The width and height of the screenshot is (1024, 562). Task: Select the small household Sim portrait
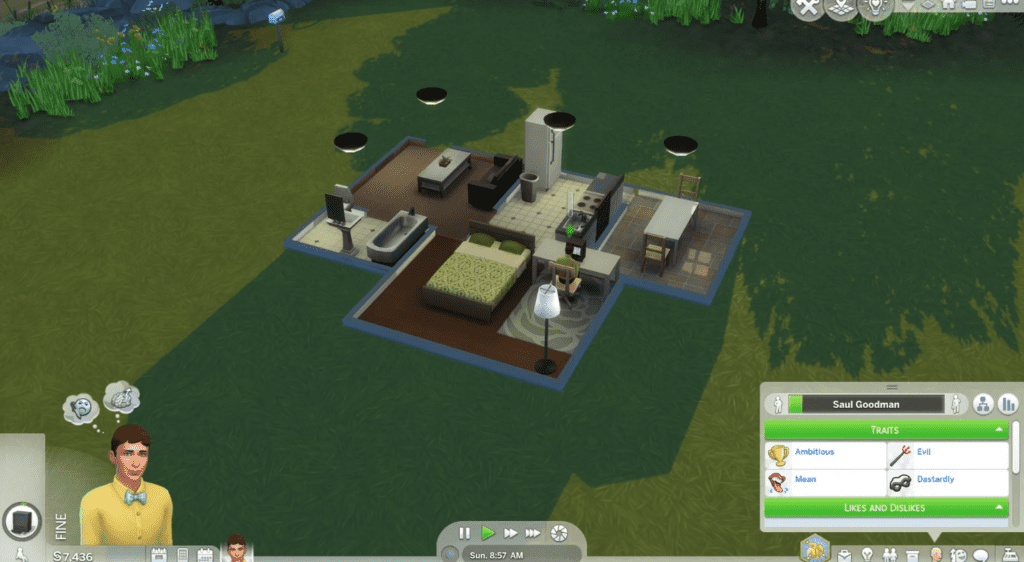click(x=237, y=548)
